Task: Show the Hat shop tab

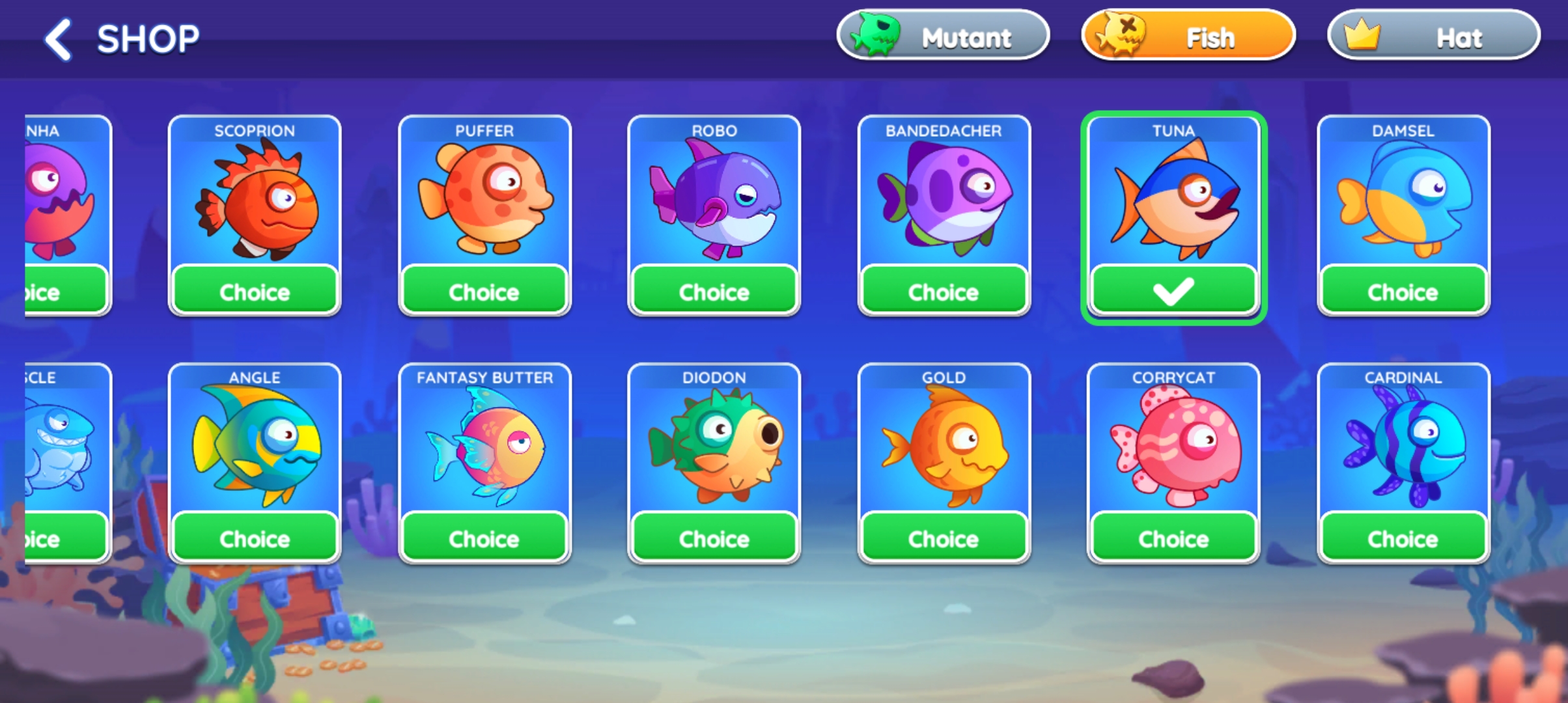Action: [1434, 36]
